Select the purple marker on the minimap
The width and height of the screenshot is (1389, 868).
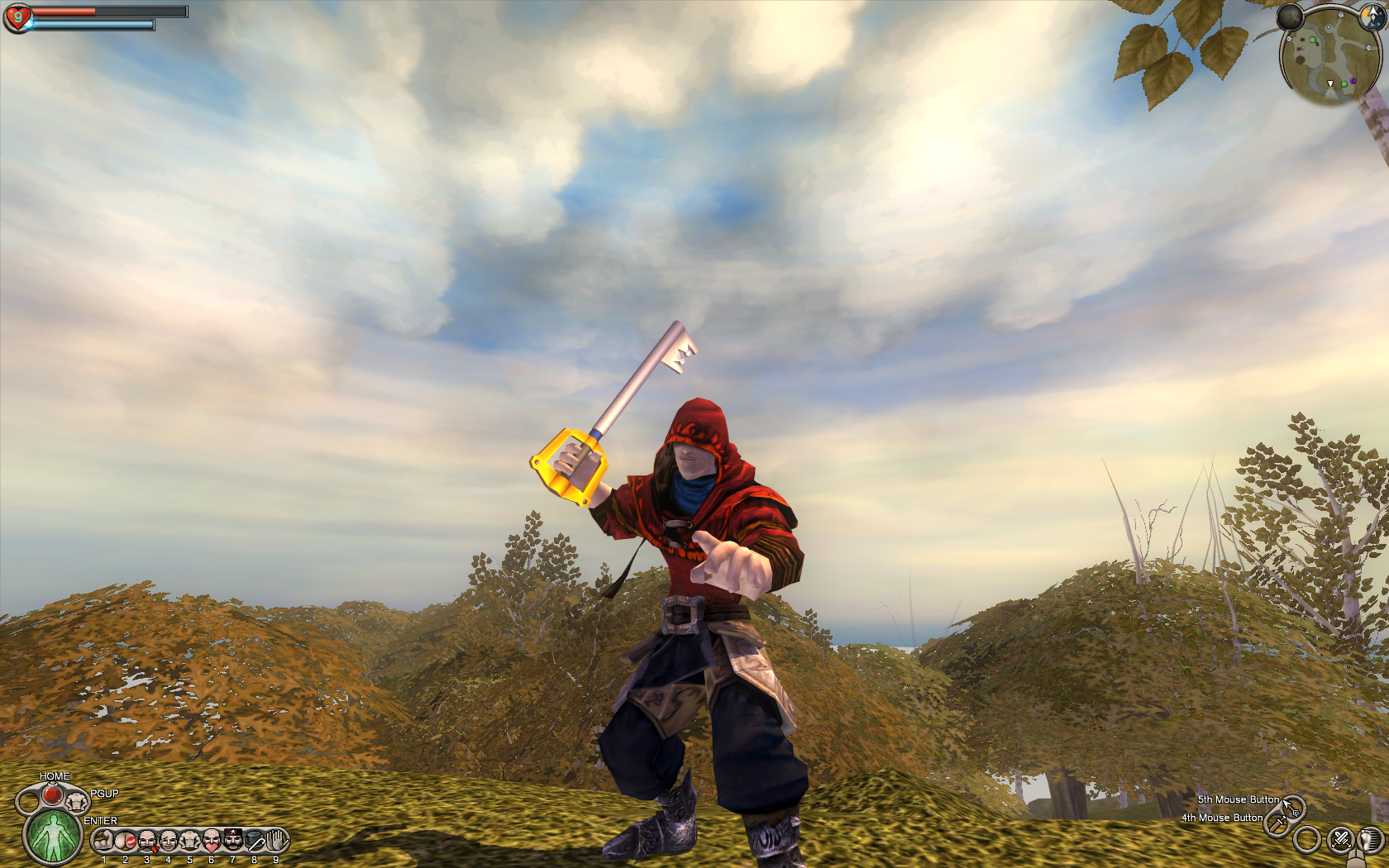point(1353,81)
